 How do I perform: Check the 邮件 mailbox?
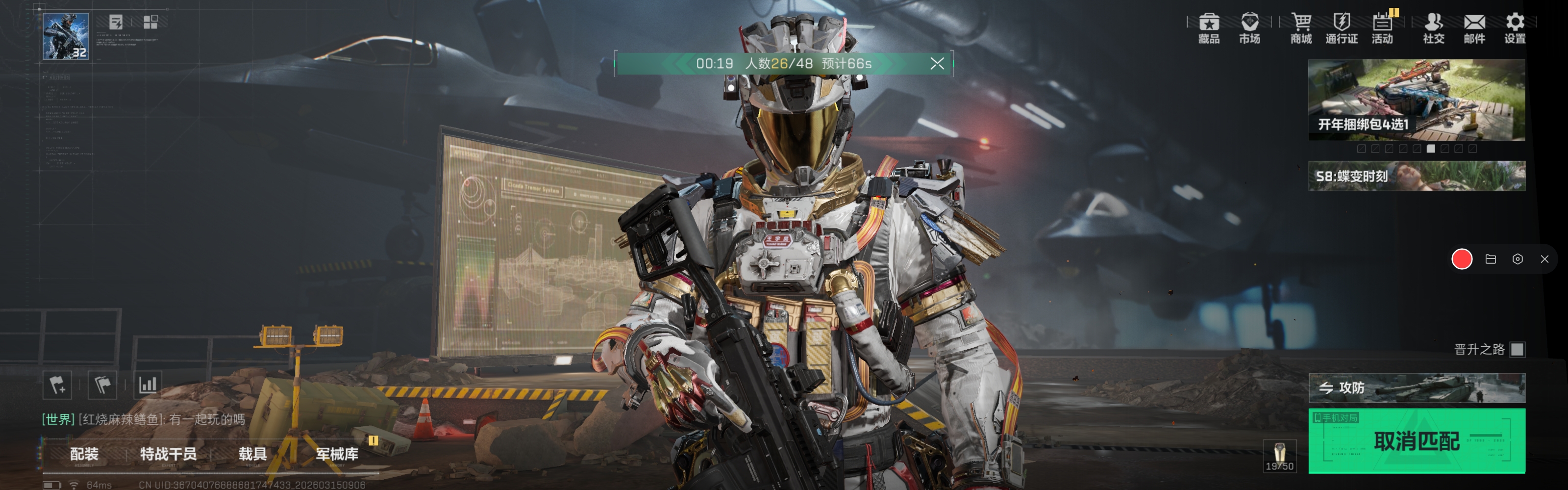coord(1474,28)
